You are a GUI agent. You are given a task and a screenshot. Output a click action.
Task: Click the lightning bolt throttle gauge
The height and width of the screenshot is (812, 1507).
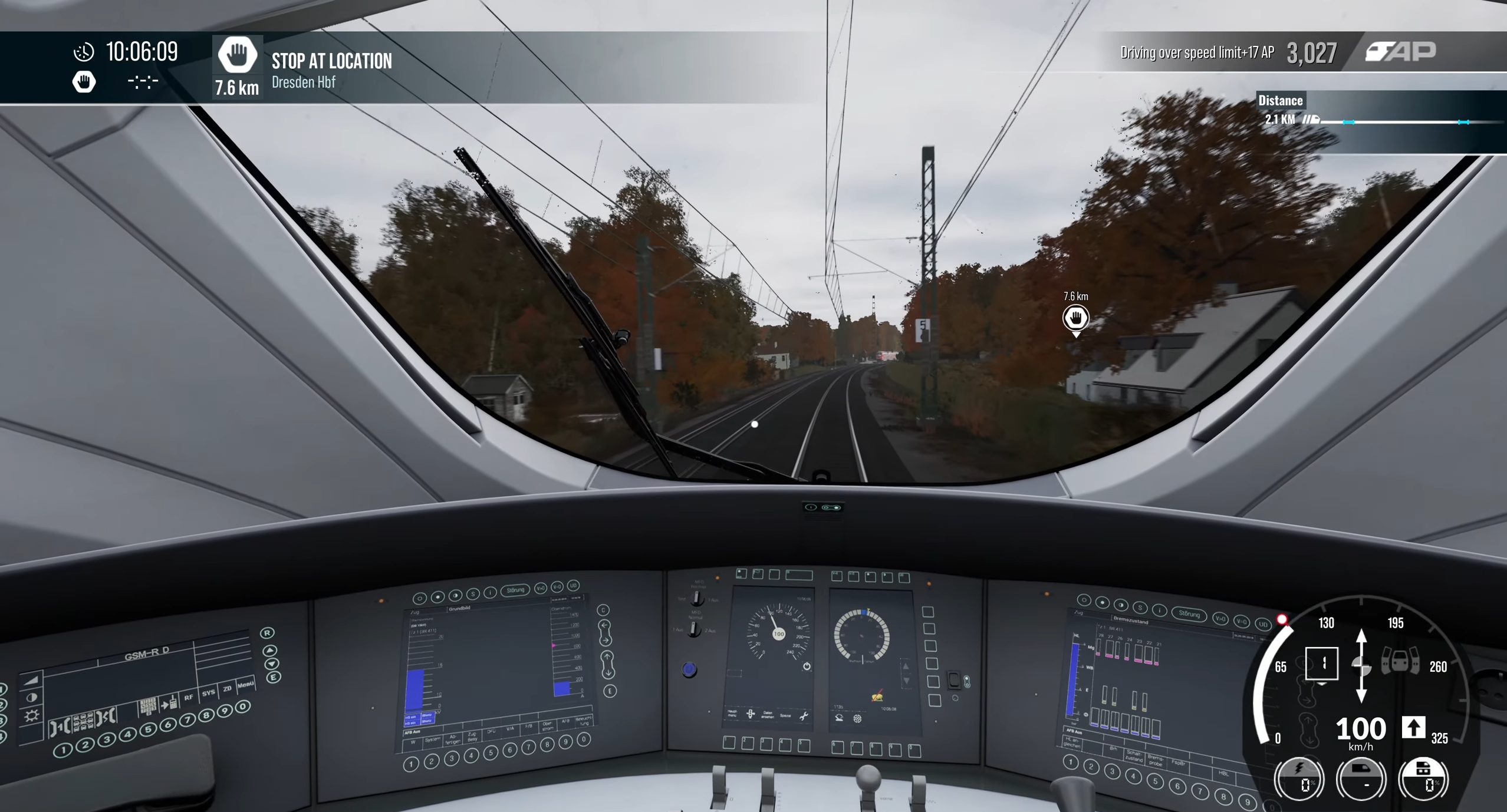[x=1299, y=778]
